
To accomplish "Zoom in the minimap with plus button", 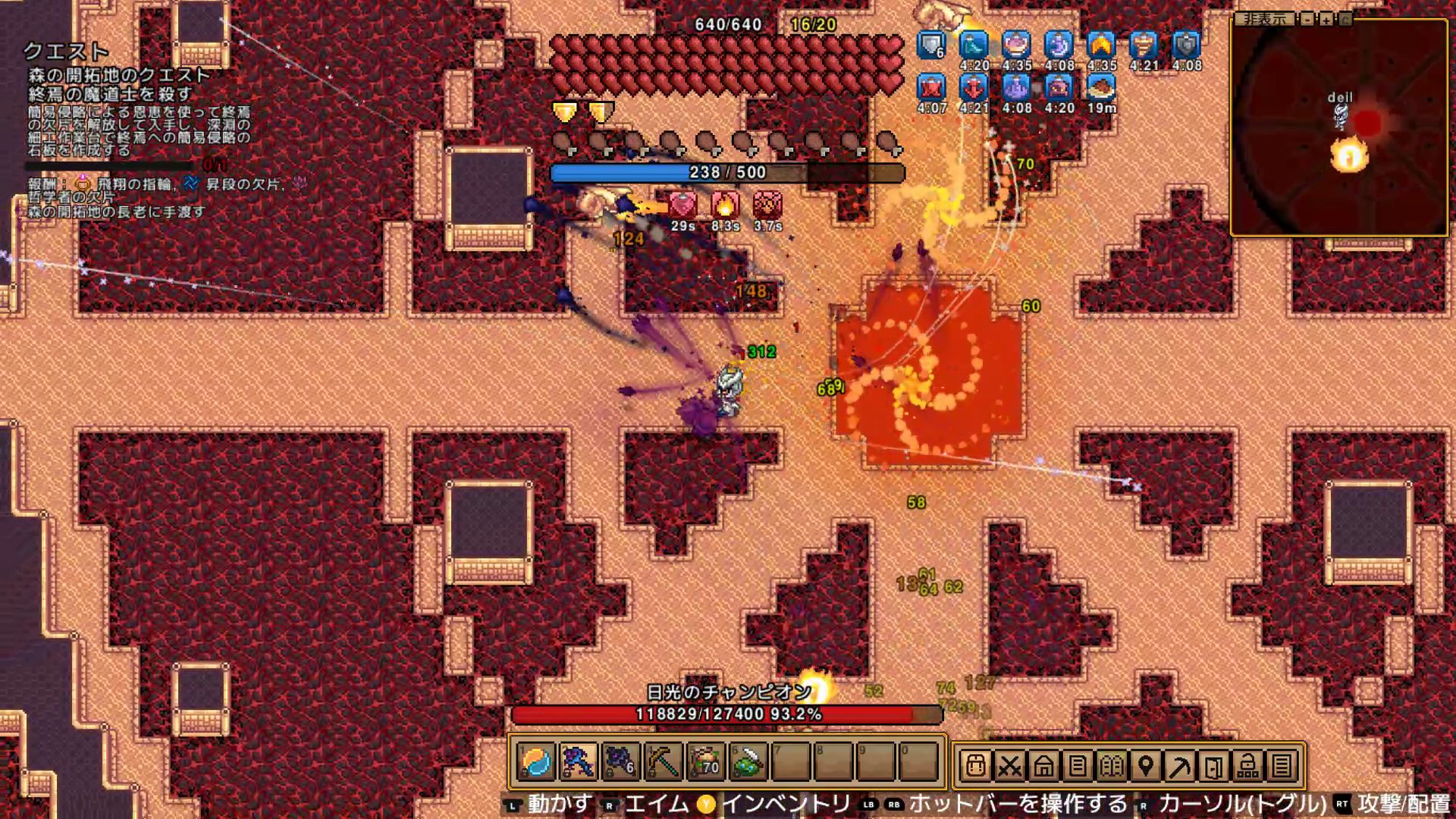I will 1326,20.
